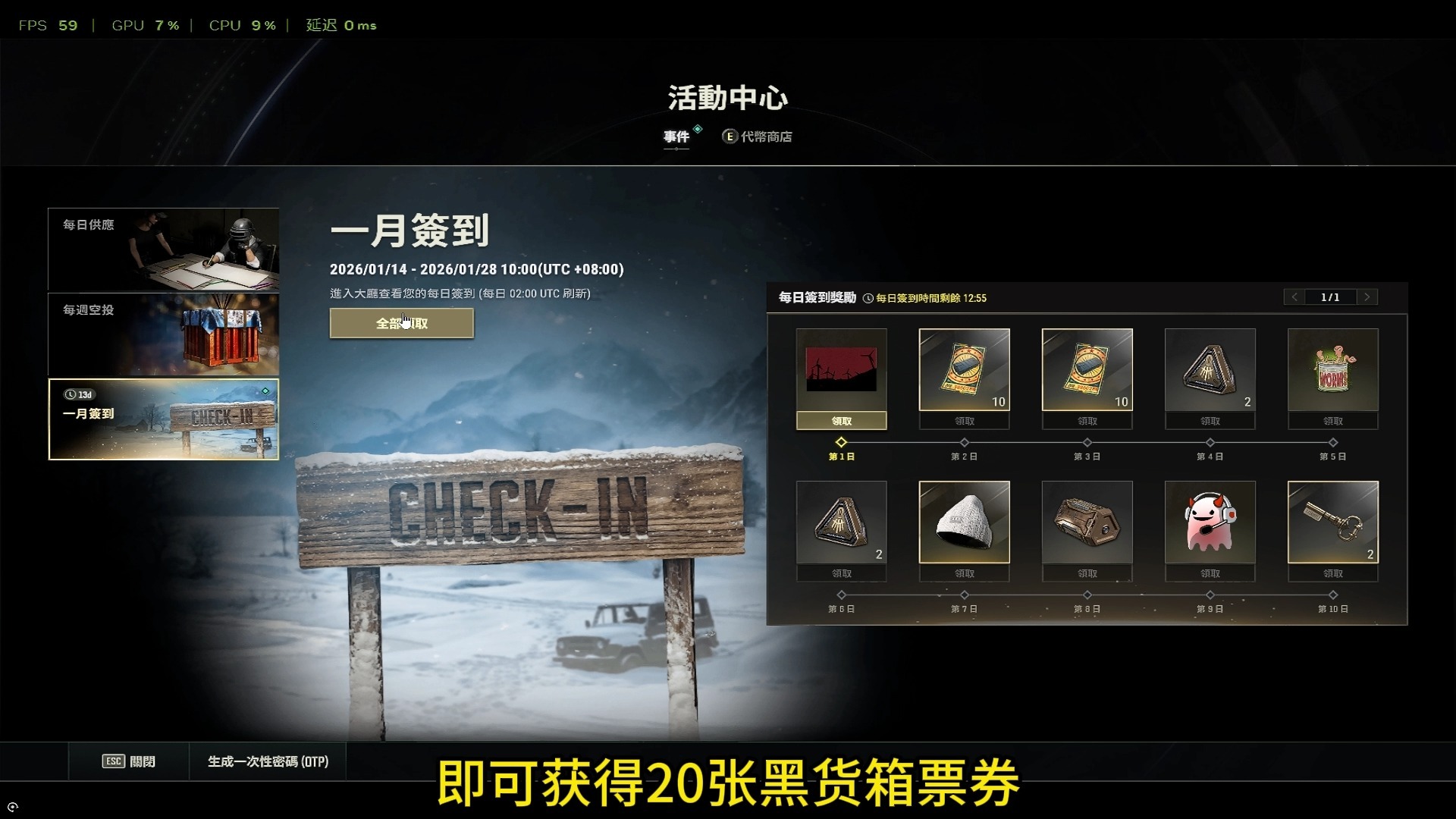
Task: Select the 每日供應 event entry
Action: point(163,249)
